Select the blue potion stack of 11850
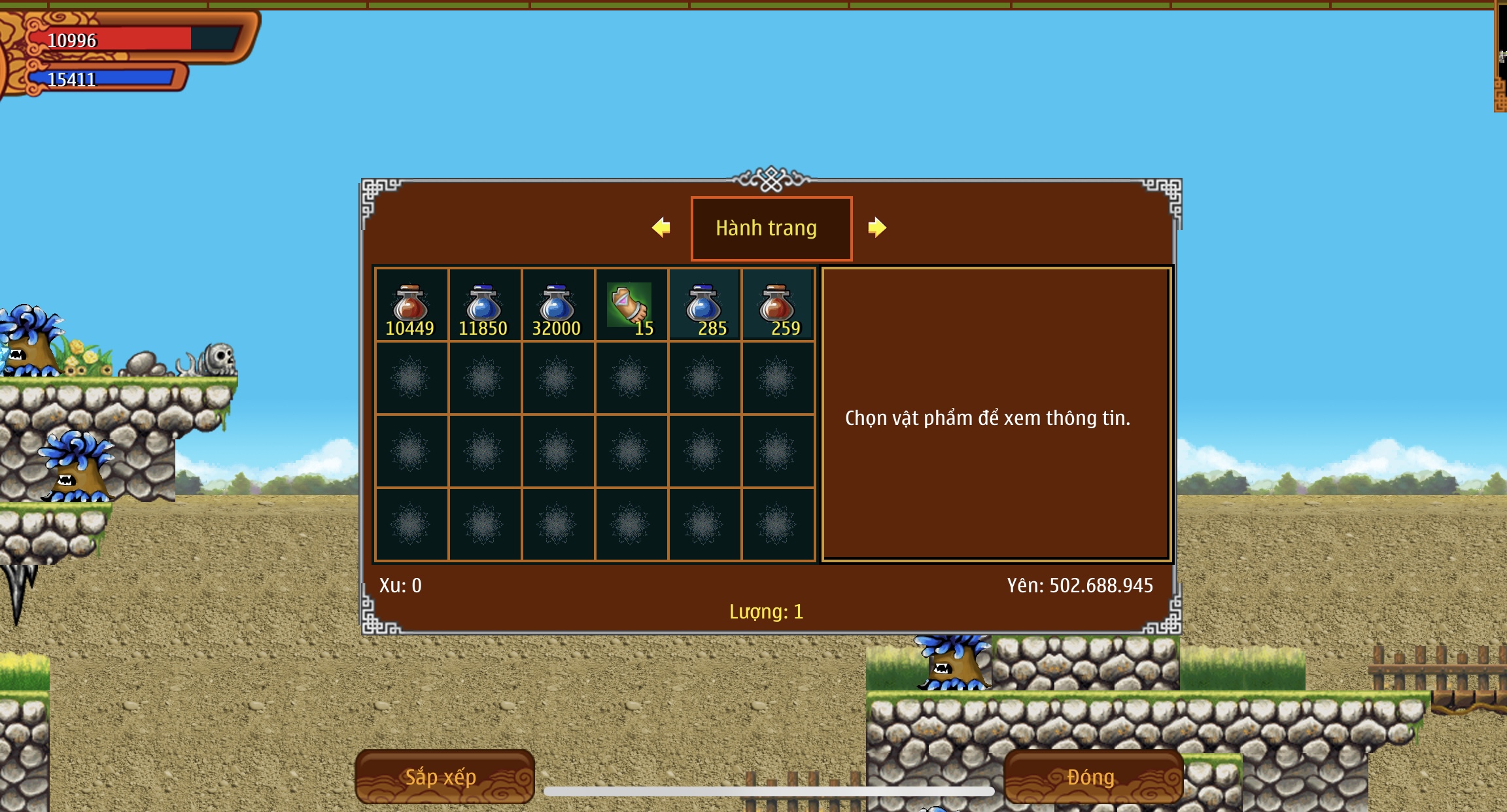The height and width of the screenshot is (812, 1507). click(484, 305)
